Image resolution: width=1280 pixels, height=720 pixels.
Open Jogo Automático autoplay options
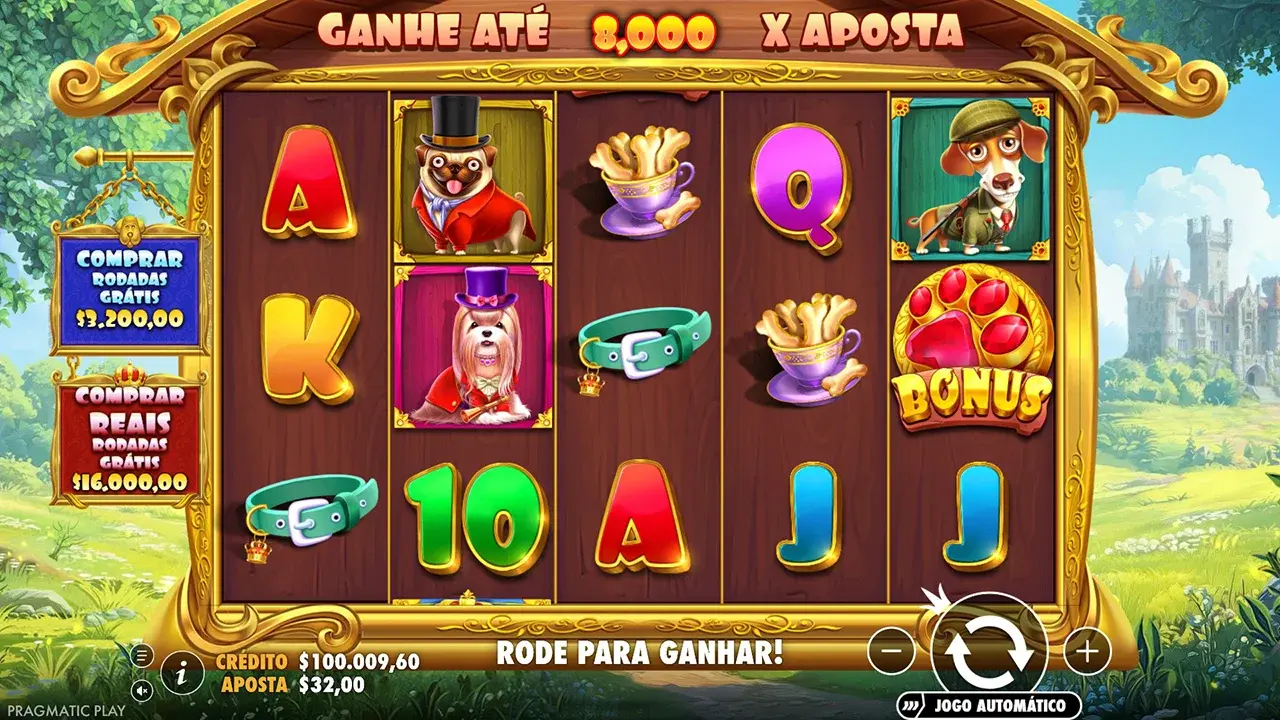990,705
